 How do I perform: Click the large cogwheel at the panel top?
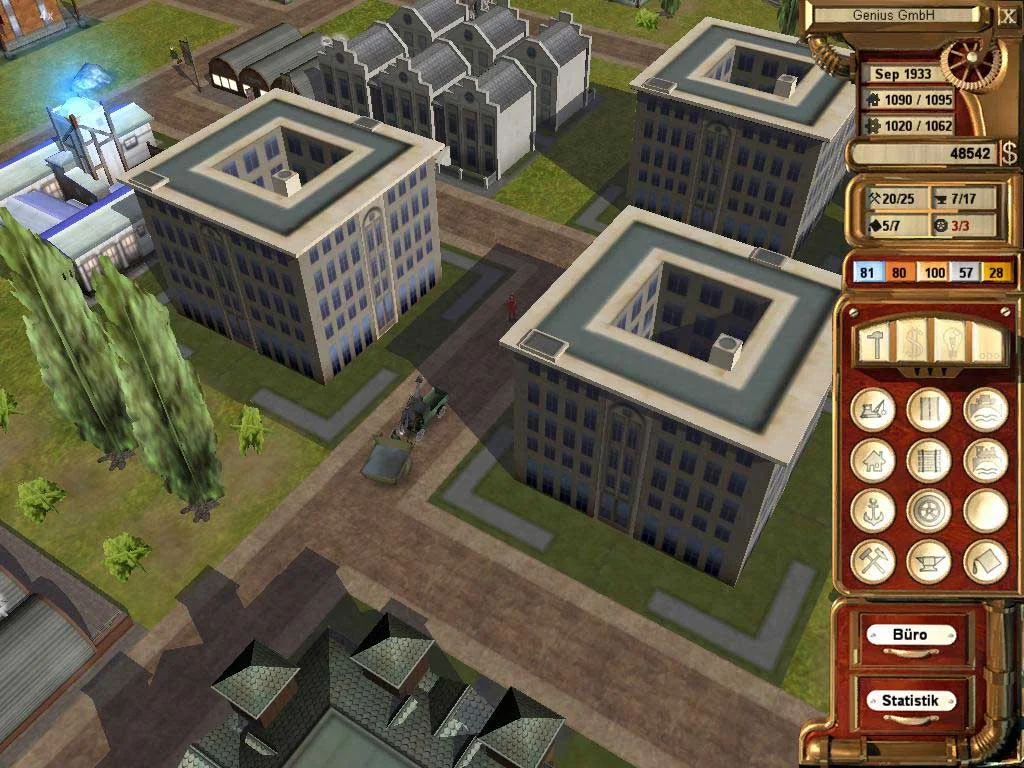(x=974, y=59)
